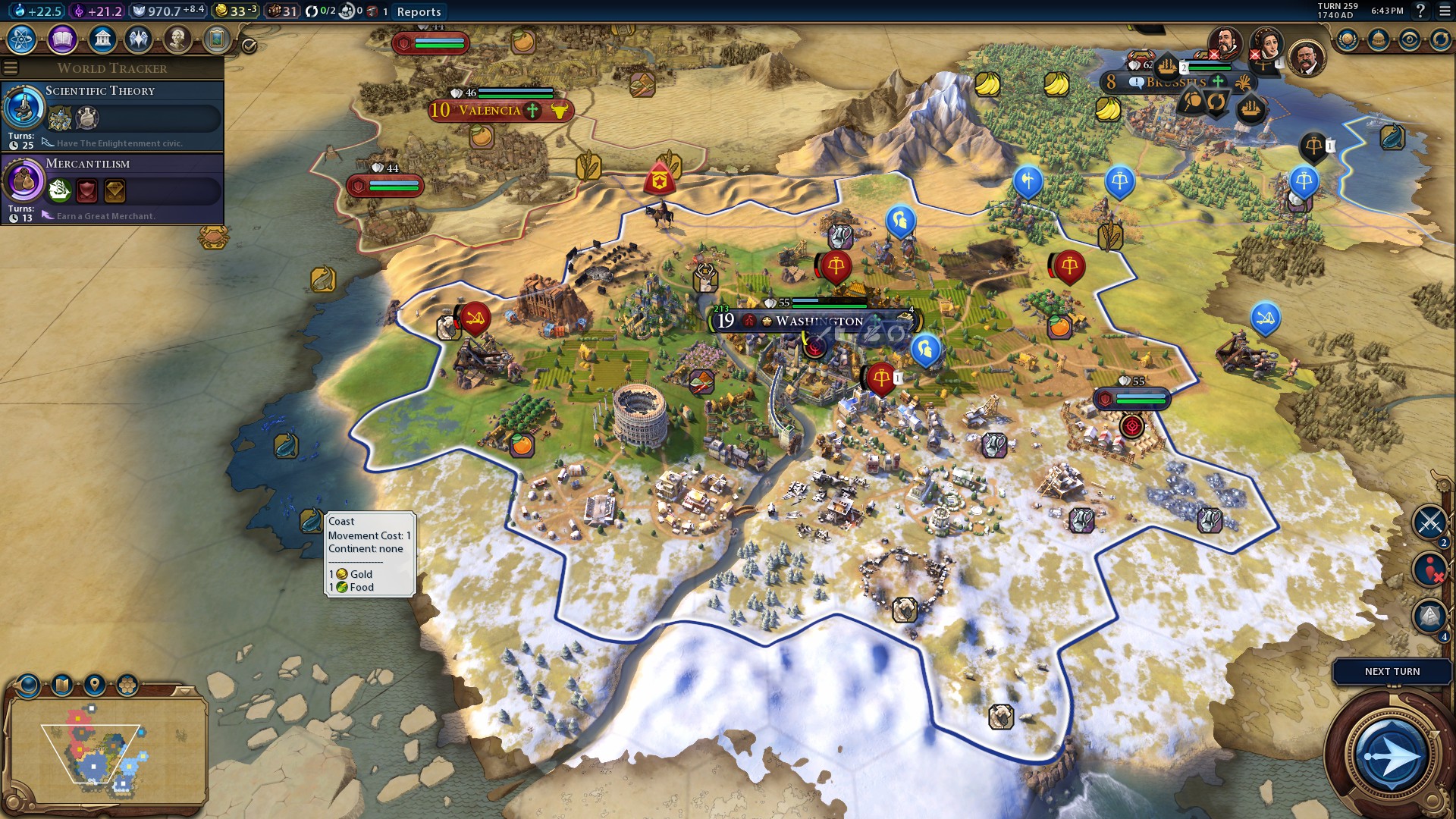The image size is (1456, 819).
Task: Open the Government panel building icon
Action: tap(102, 39)
